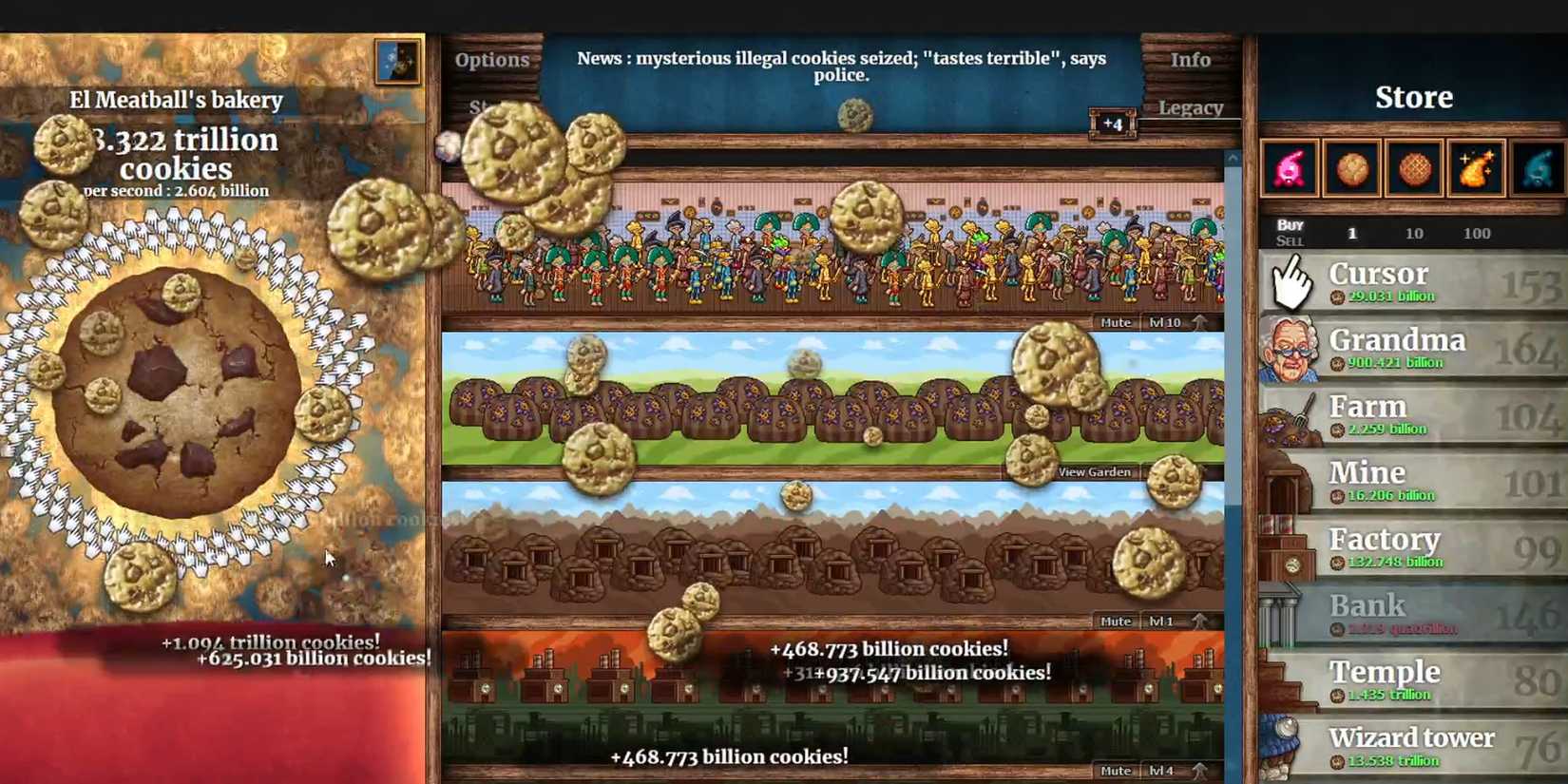
Task: Open the +4 cookie counter flap
Action: coord(1113,124)
